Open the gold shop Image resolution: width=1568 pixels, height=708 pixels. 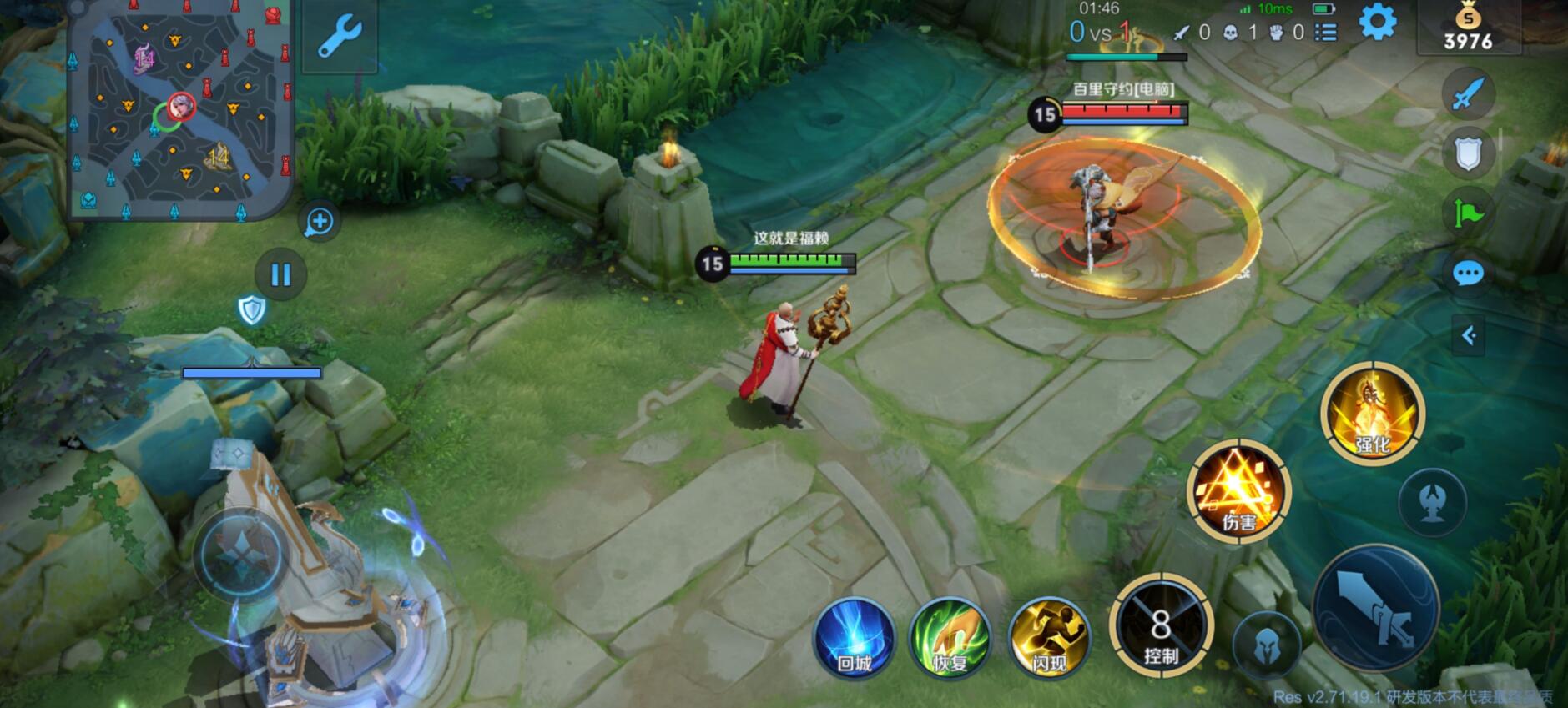point(1468,28)
